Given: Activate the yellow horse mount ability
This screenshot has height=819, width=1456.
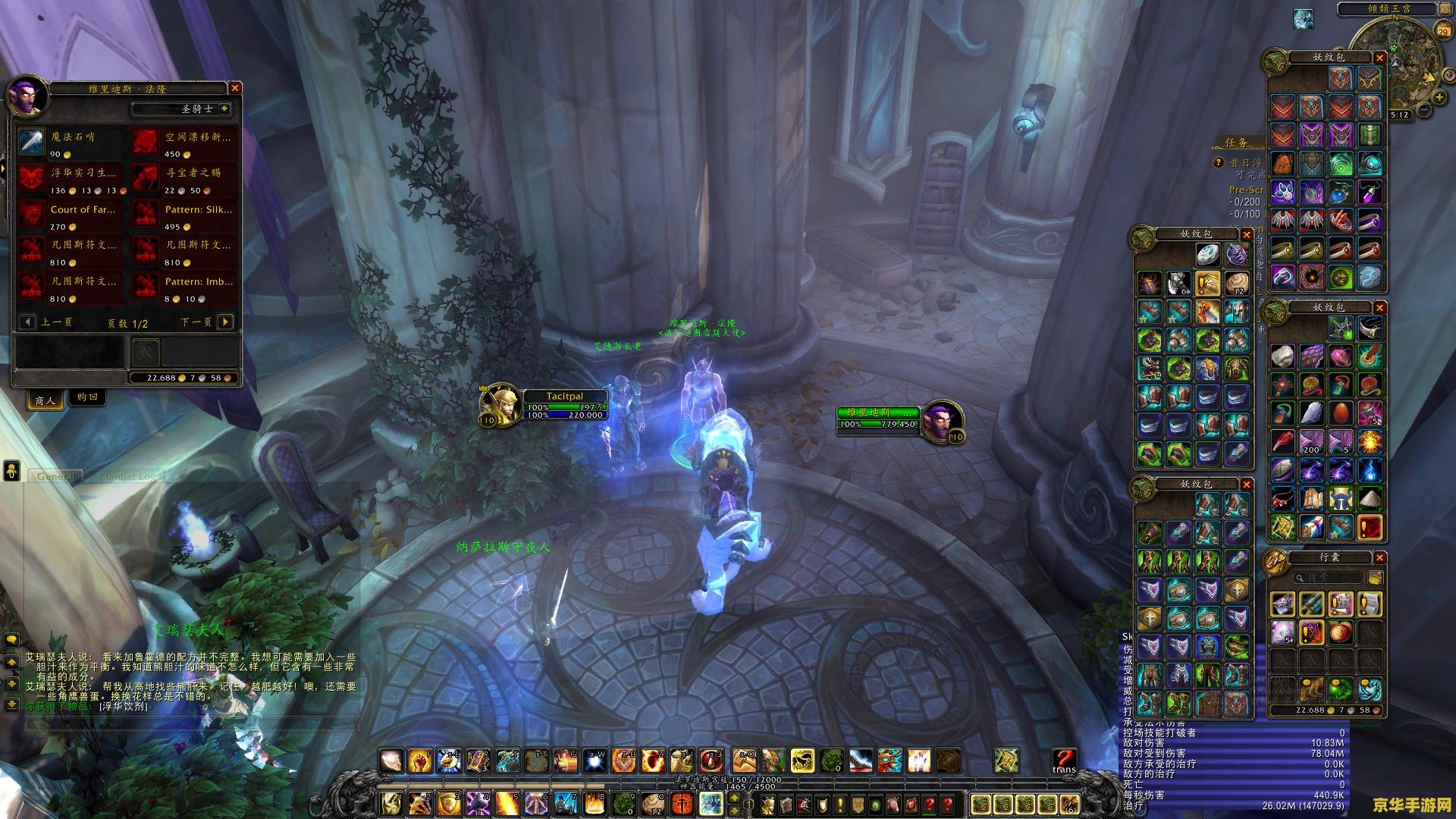Looking at the screenshot, I should coord(802,760).
